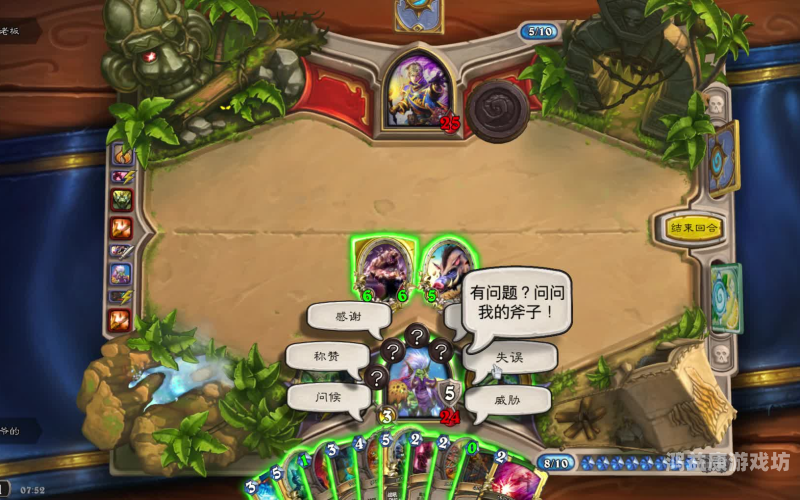Viewport: 800px width, 500px height.
Task: Select the friendly 6/6 minion on board
Action: click(x=384, y=268)
